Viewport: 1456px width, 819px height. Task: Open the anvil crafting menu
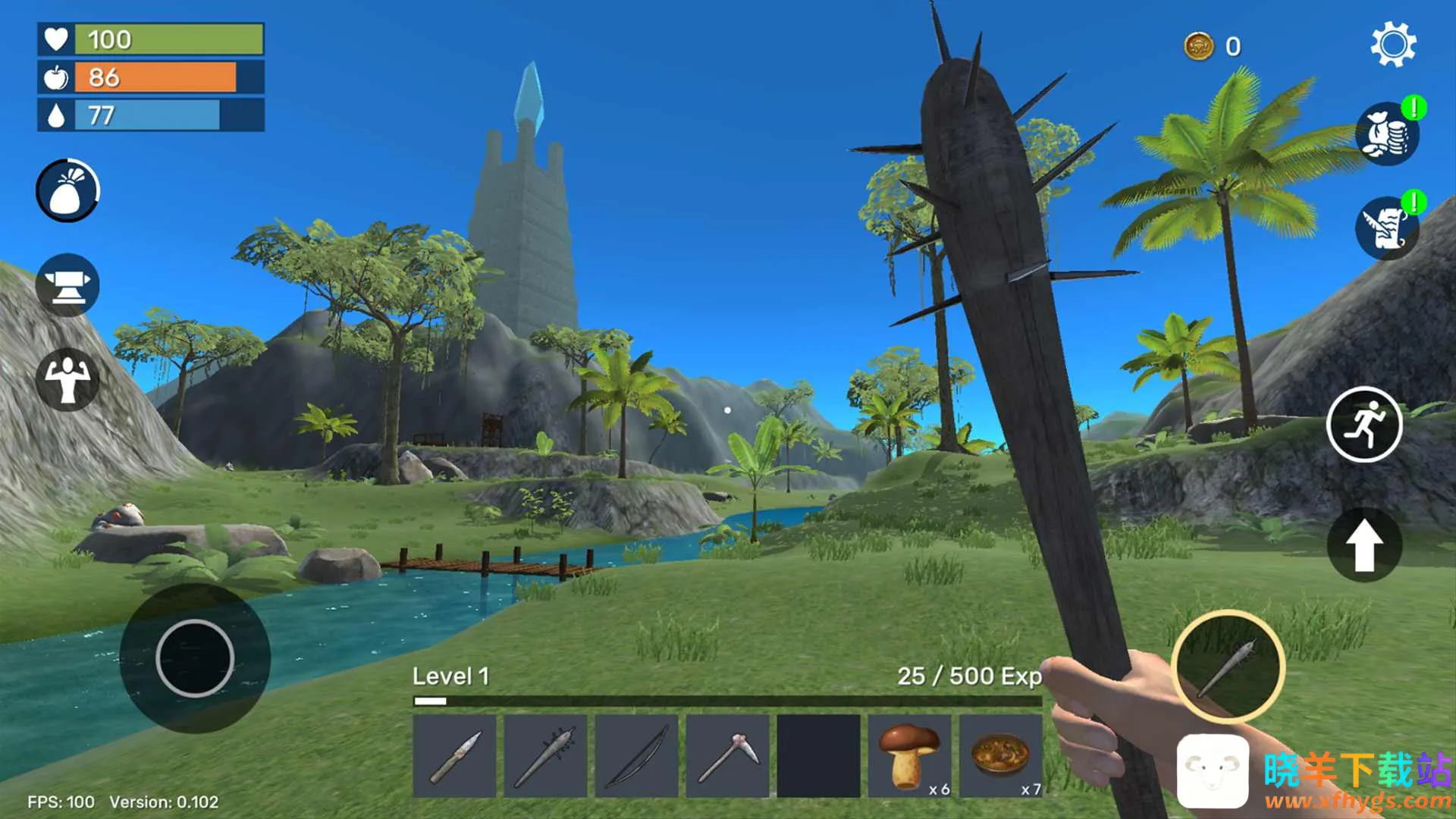tap(67, 285)
